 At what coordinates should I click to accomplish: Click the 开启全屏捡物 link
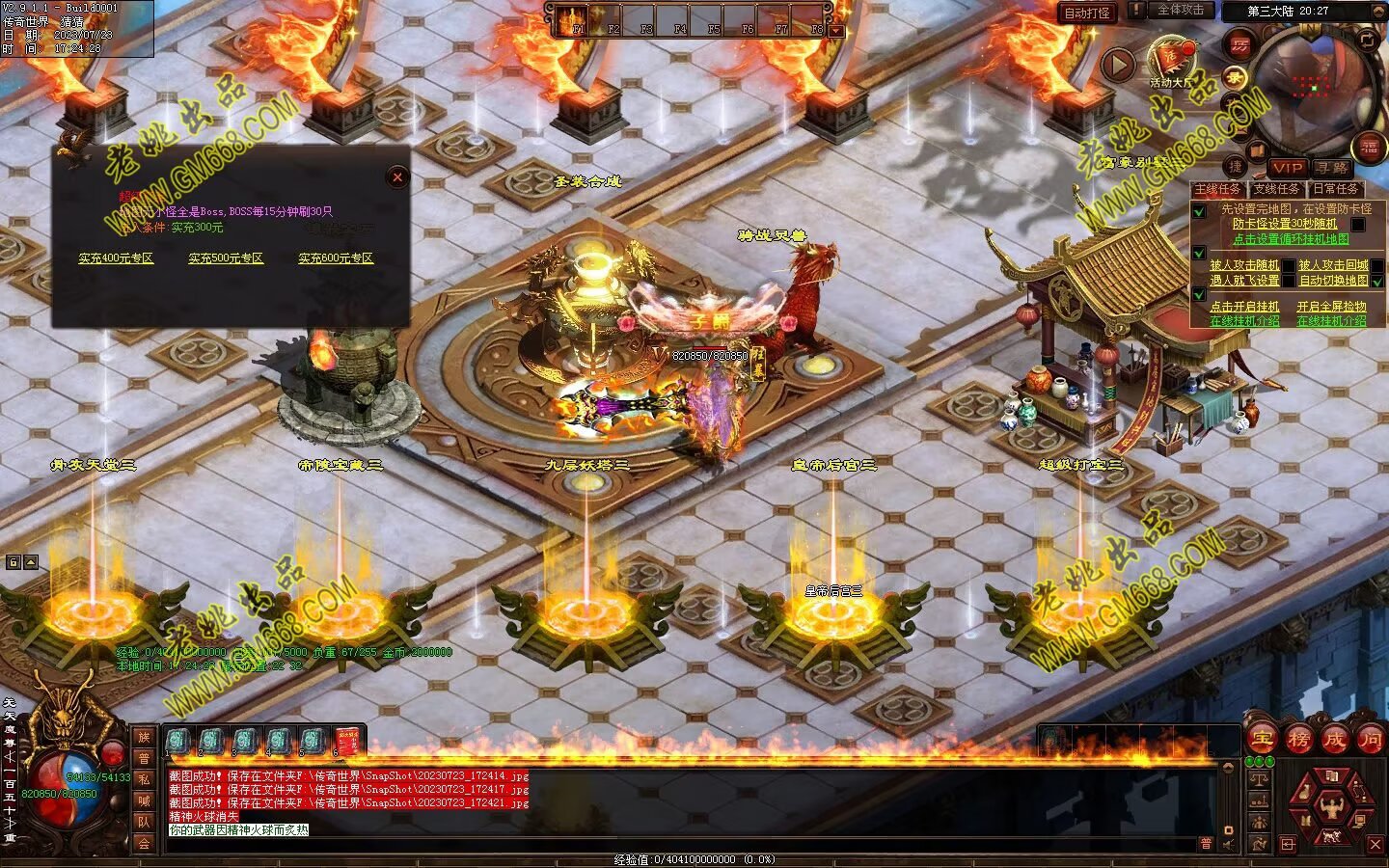[x=1331, y=307]
